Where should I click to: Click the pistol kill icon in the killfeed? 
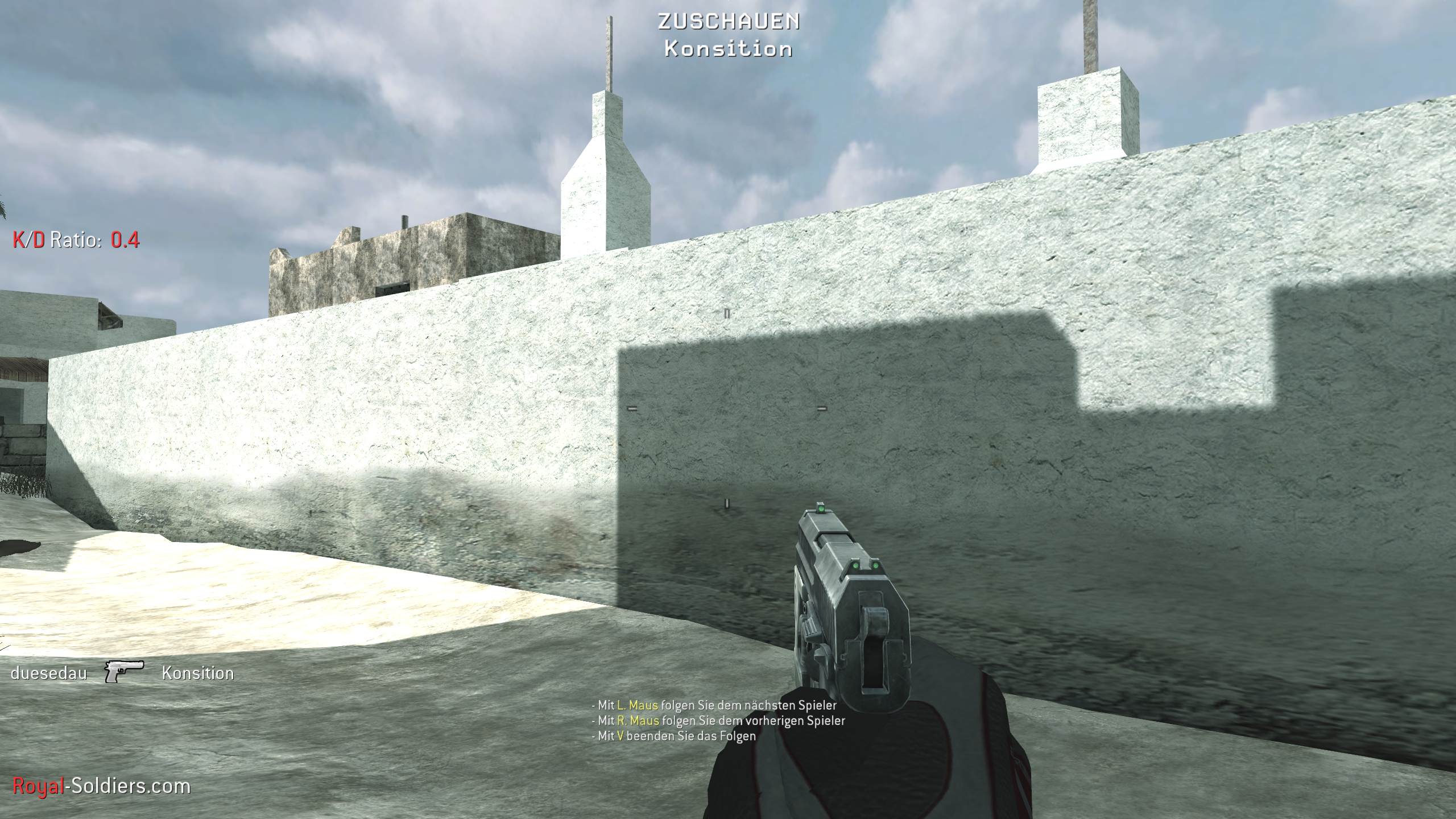[x=123, y=673]
